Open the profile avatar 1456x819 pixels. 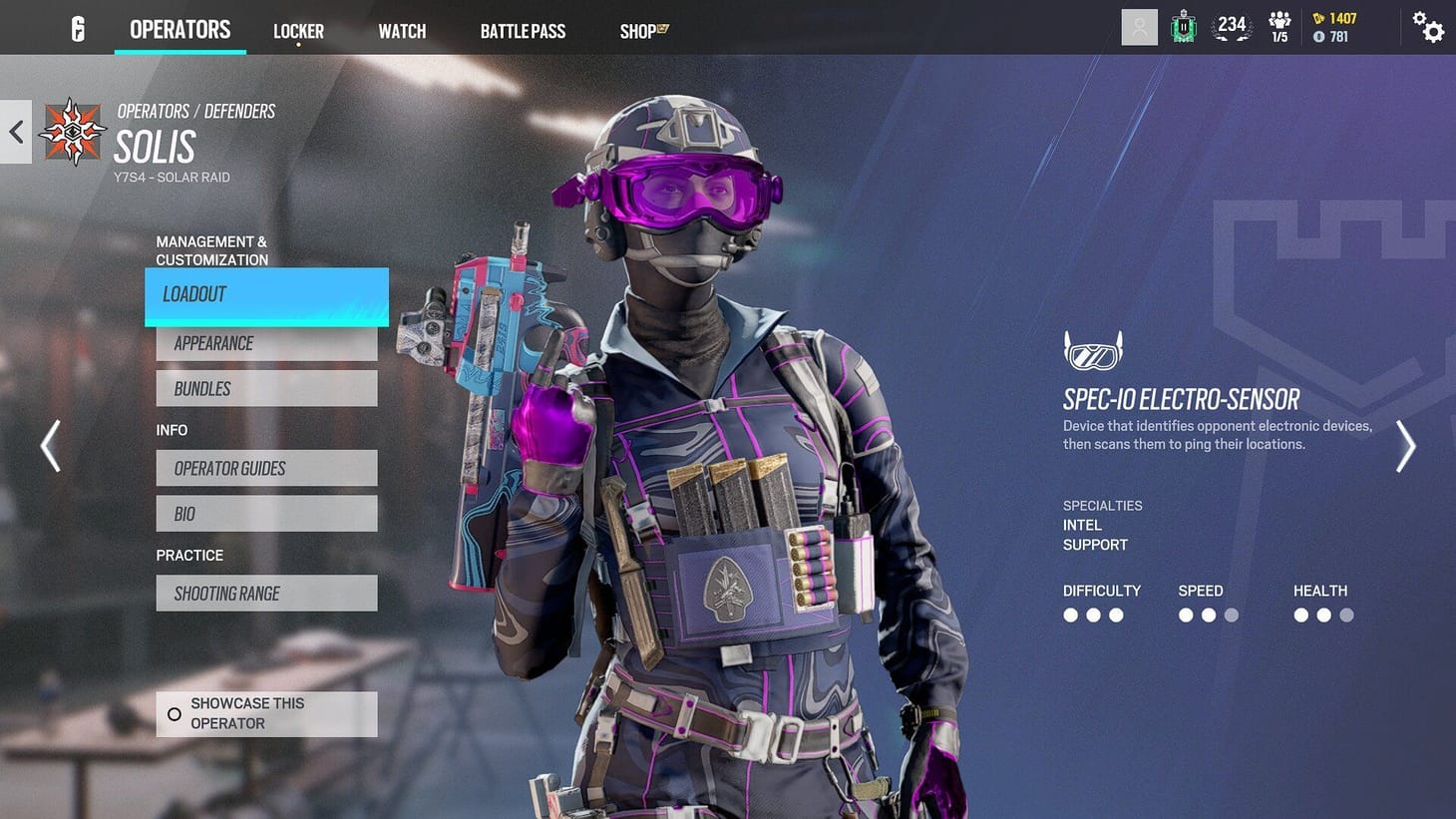click(x=1139, y=27)
